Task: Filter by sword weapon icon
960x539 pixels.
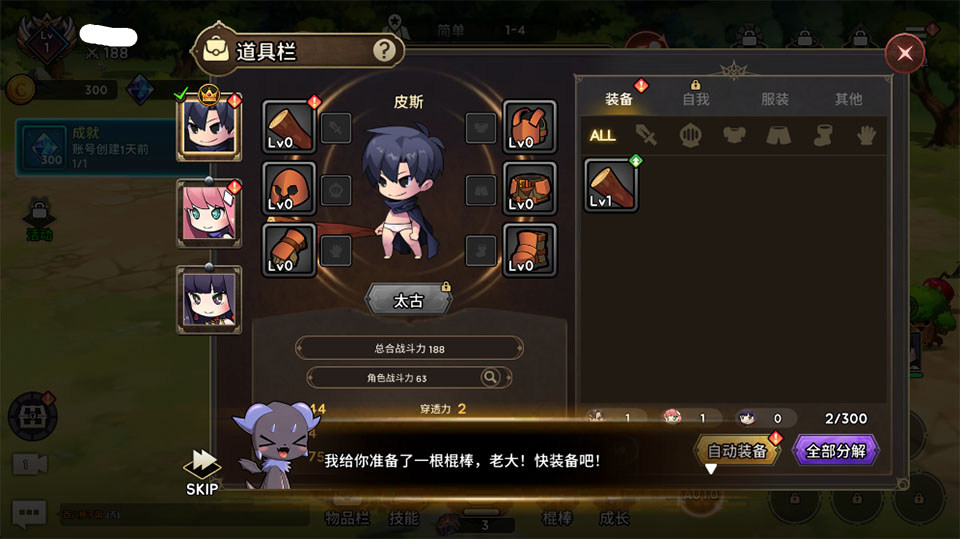Action: [x=647, y=135]
